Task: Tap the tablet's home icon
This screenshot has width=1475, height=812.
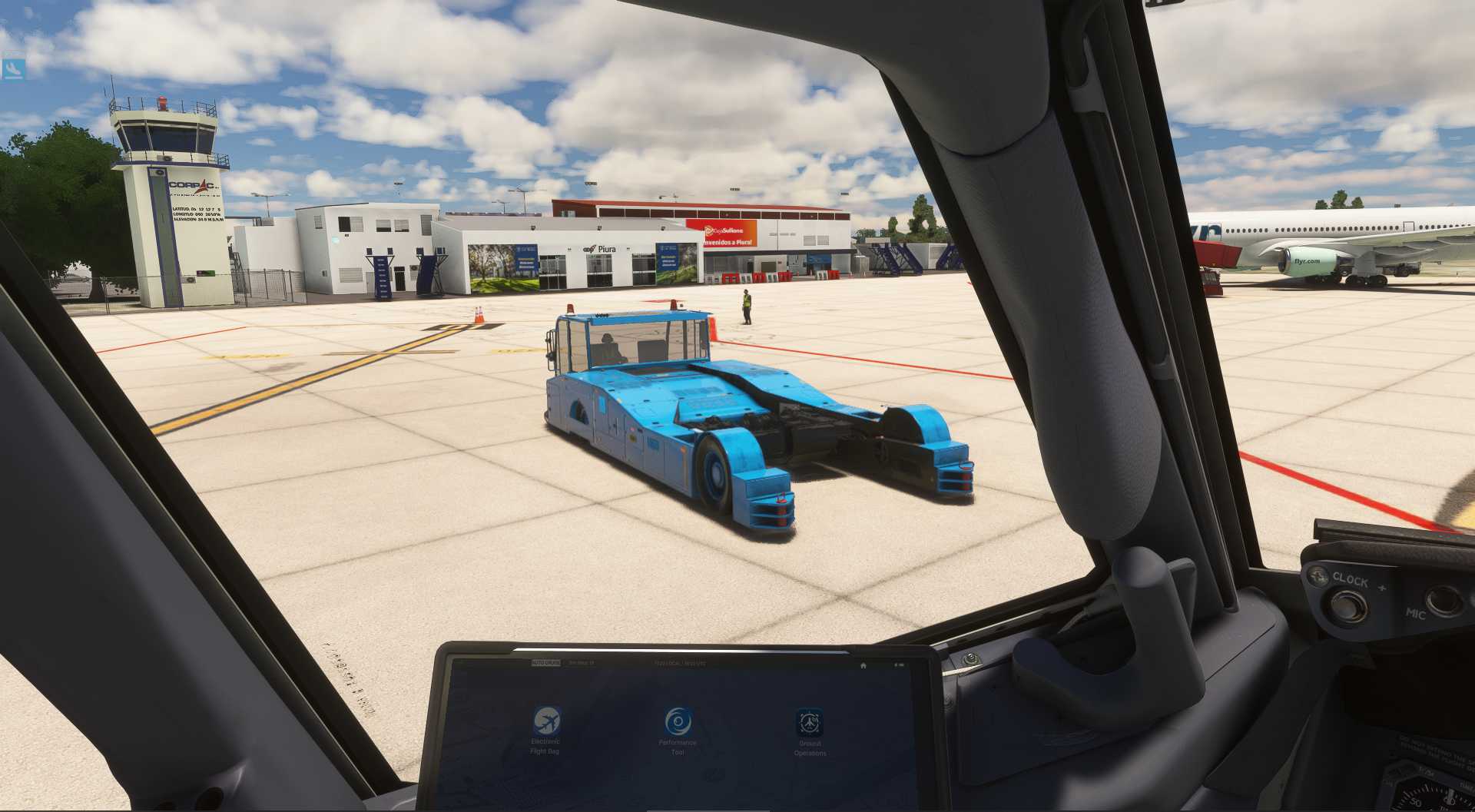Action: [x=863, y=665]
